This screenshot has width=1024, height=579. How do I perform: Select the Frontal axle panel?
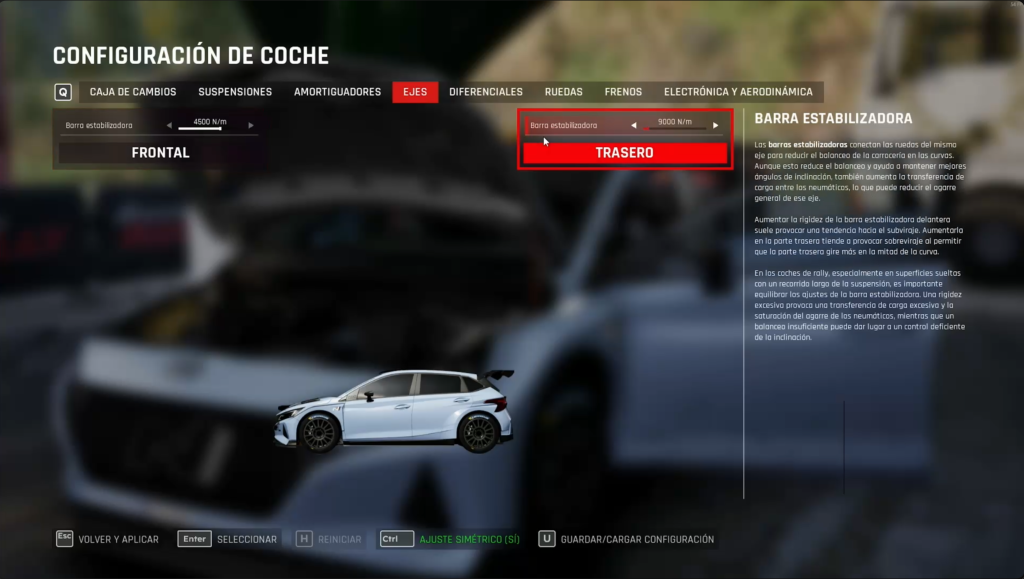tap(160, 153)
